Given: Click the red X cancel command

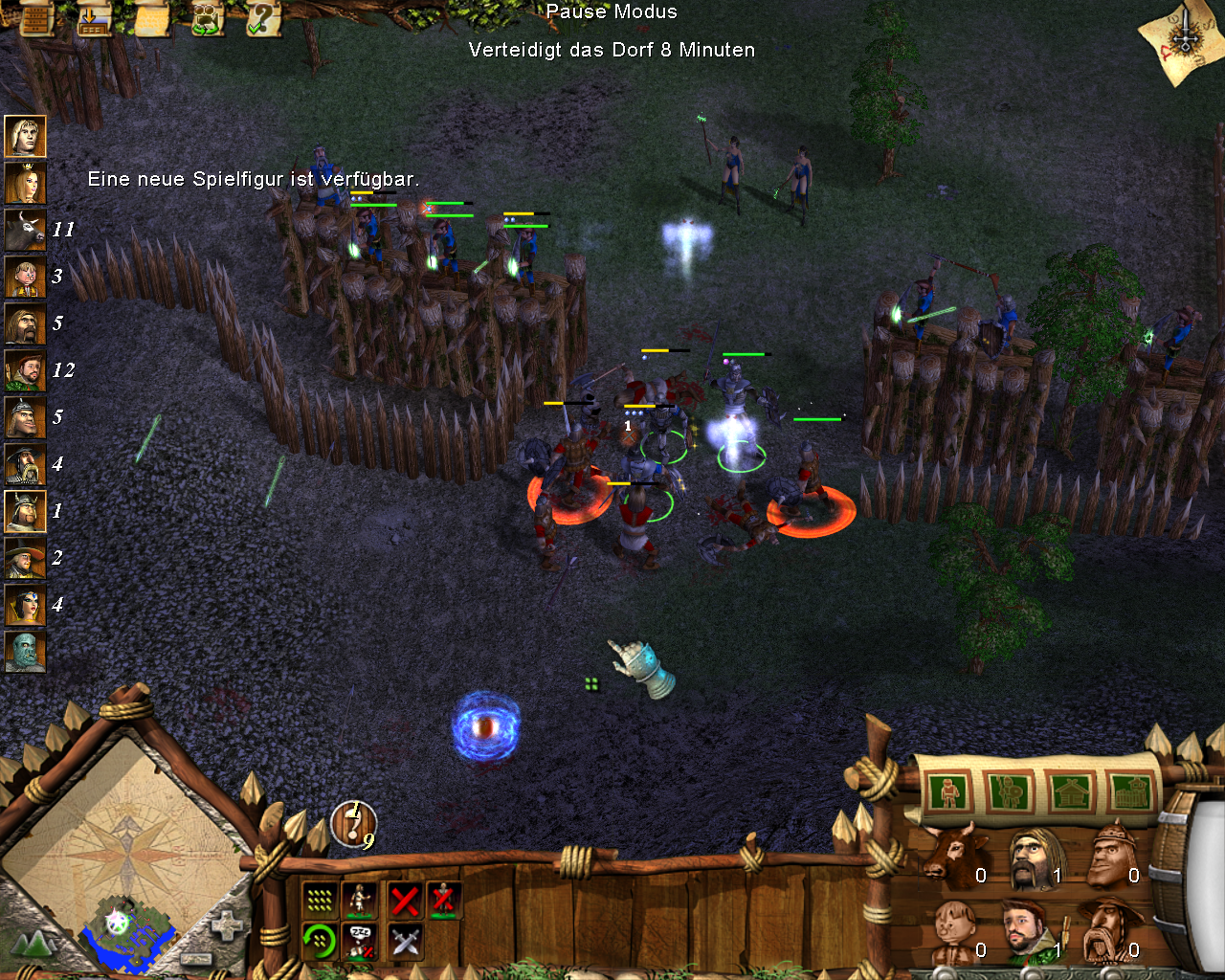Looking at the screenshot, I should pyautogui.click(x=405, y=900).
